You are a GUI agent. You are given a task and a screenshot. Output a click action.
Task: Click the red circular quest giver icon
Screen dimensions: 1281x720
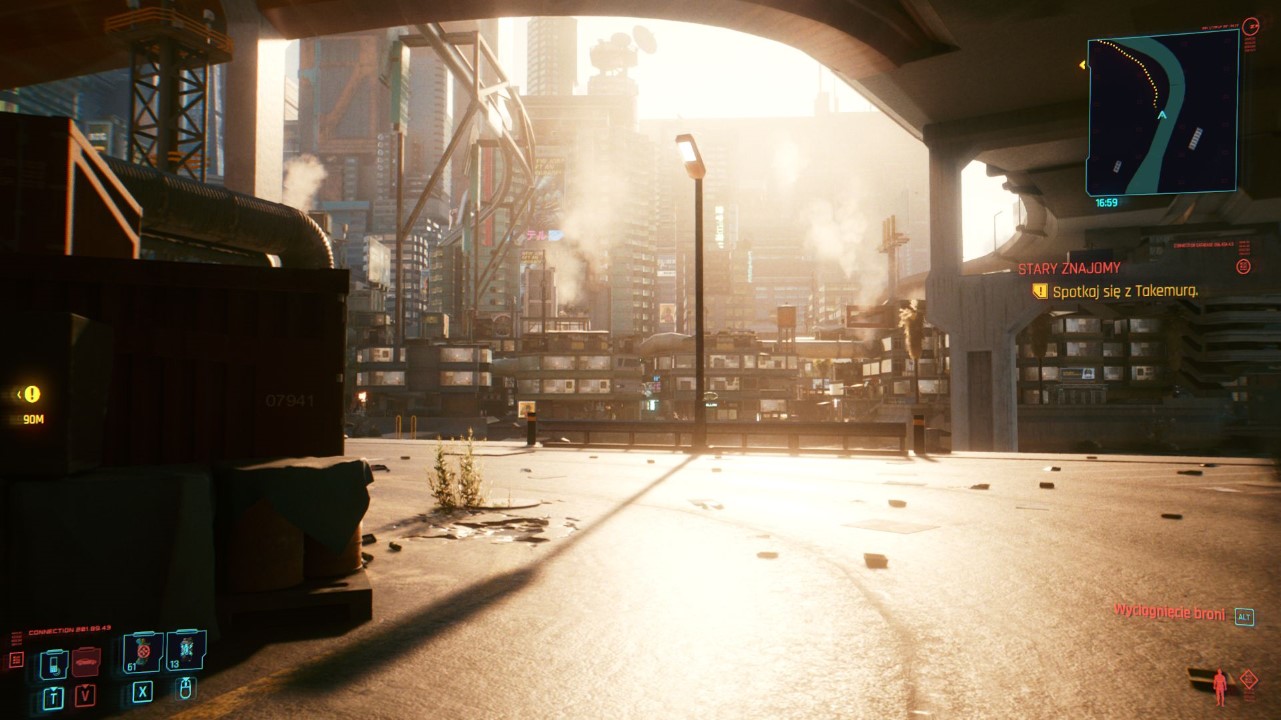click(x=1243, y=266)
